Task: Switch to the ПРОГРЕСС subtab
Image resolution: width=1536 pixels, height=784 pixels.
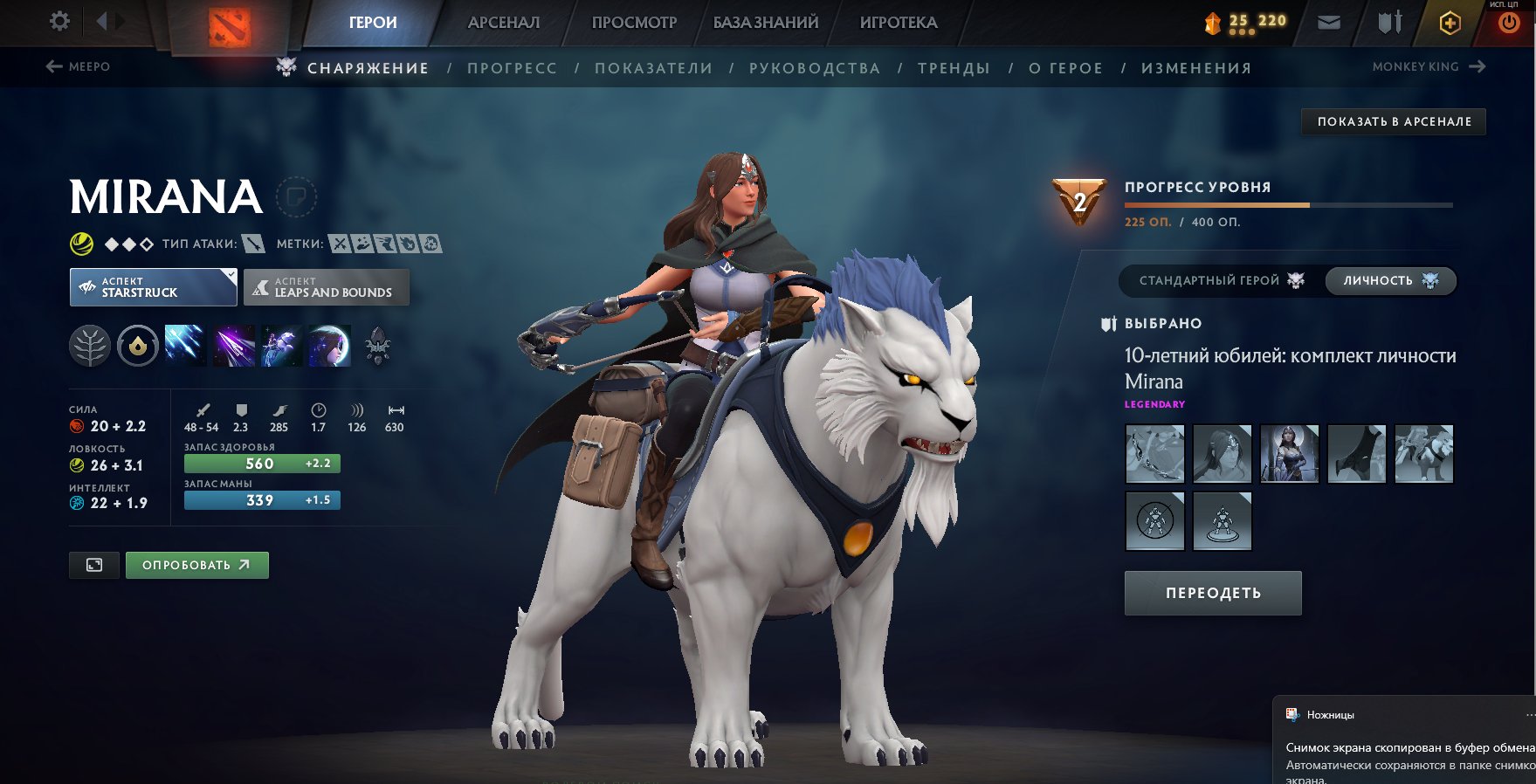Action: 513,67
